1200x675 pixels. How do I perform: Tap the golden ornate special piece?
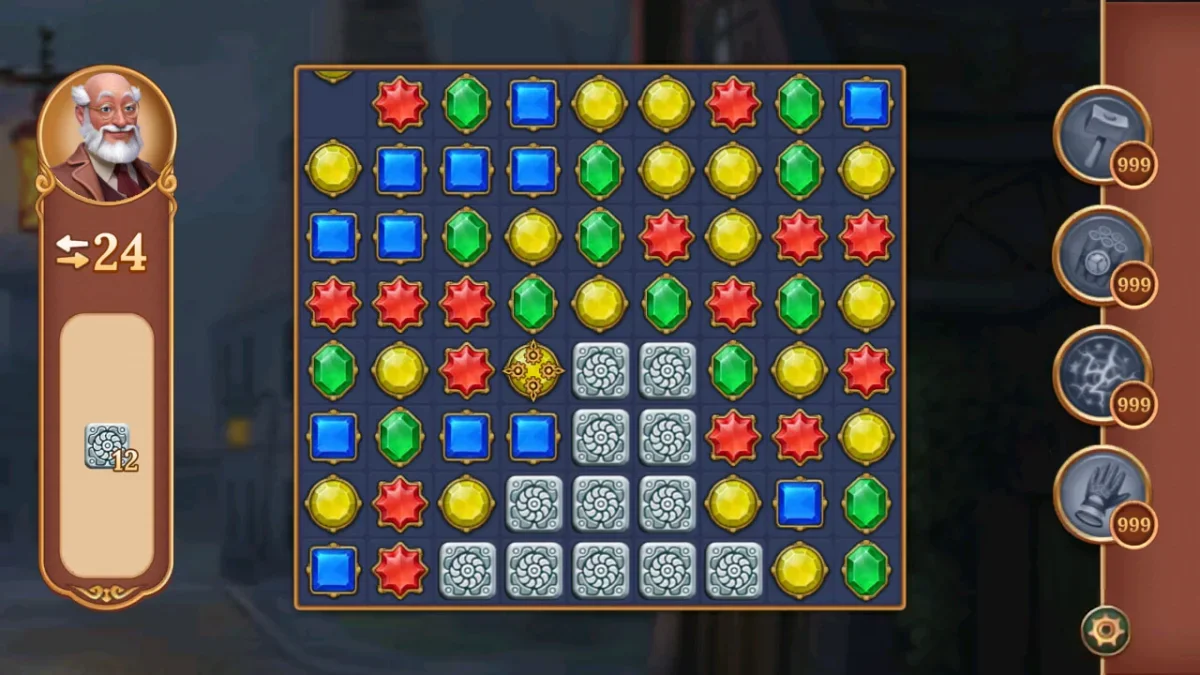pos(533,371)
